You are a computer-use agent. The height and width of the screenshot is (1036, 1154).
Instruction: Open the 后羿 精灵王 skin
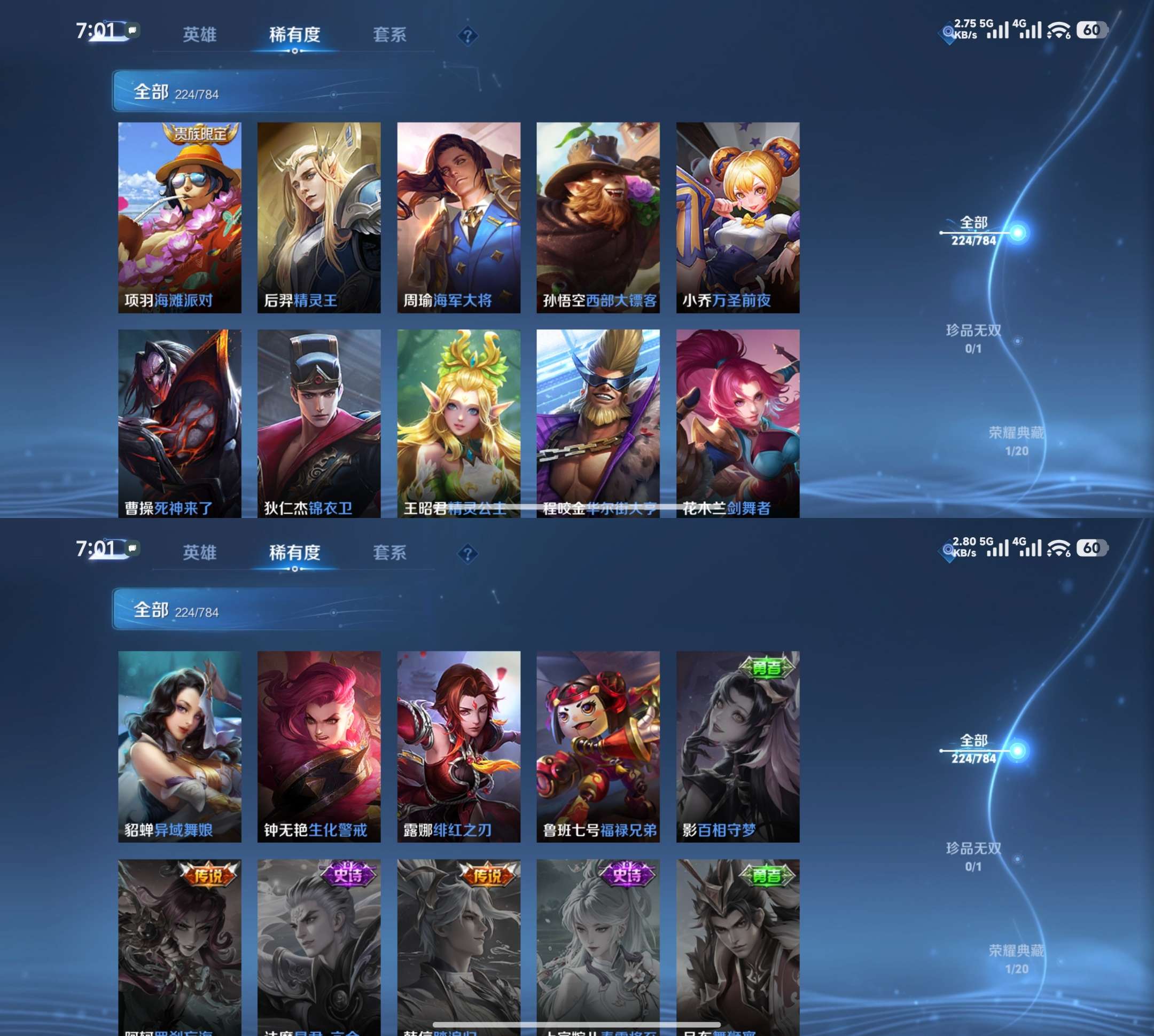319,217
